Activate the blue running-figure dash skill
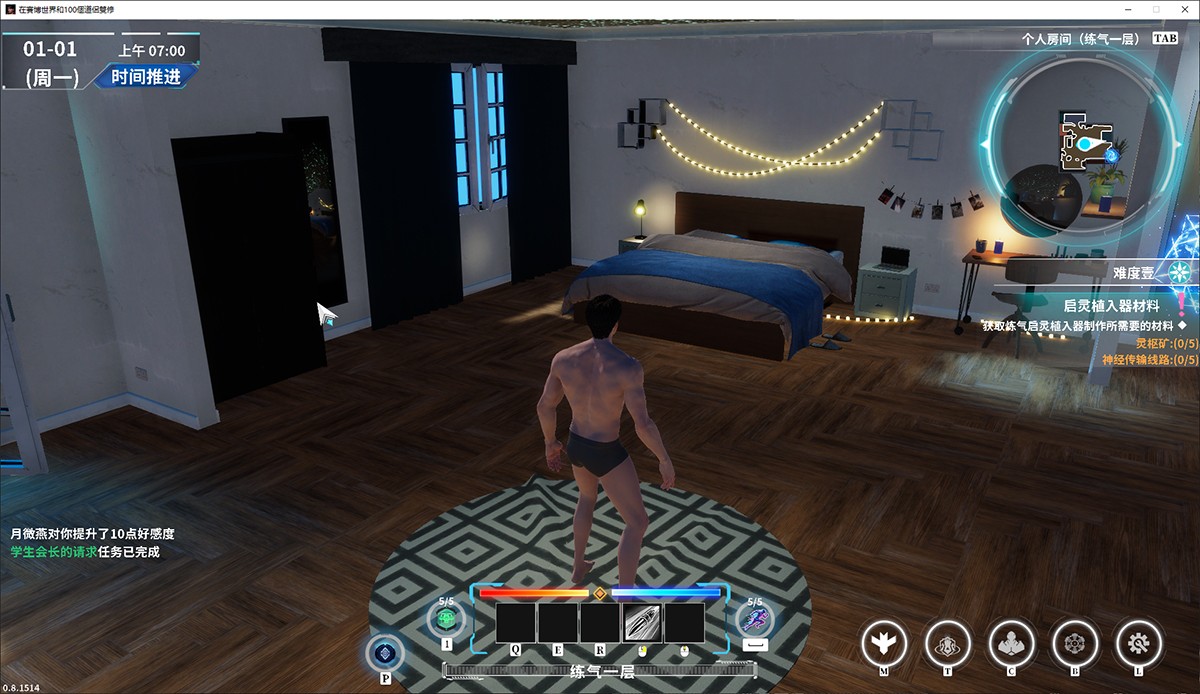The width and height of the screenshot is (1200, 694). click(756, 620)
